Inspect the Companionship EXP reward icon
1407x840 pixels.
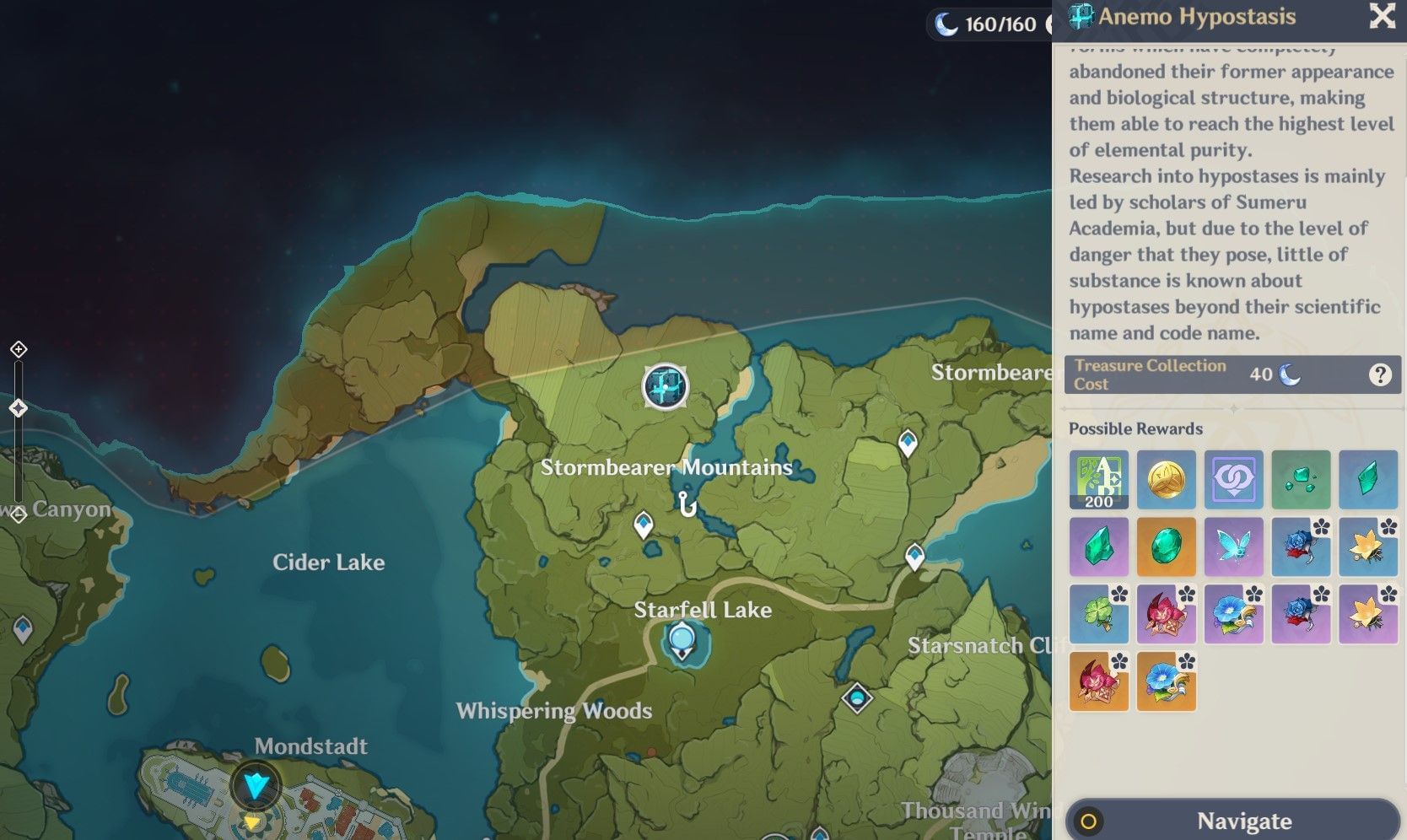pyautogui.click(x=1233, y=480)
